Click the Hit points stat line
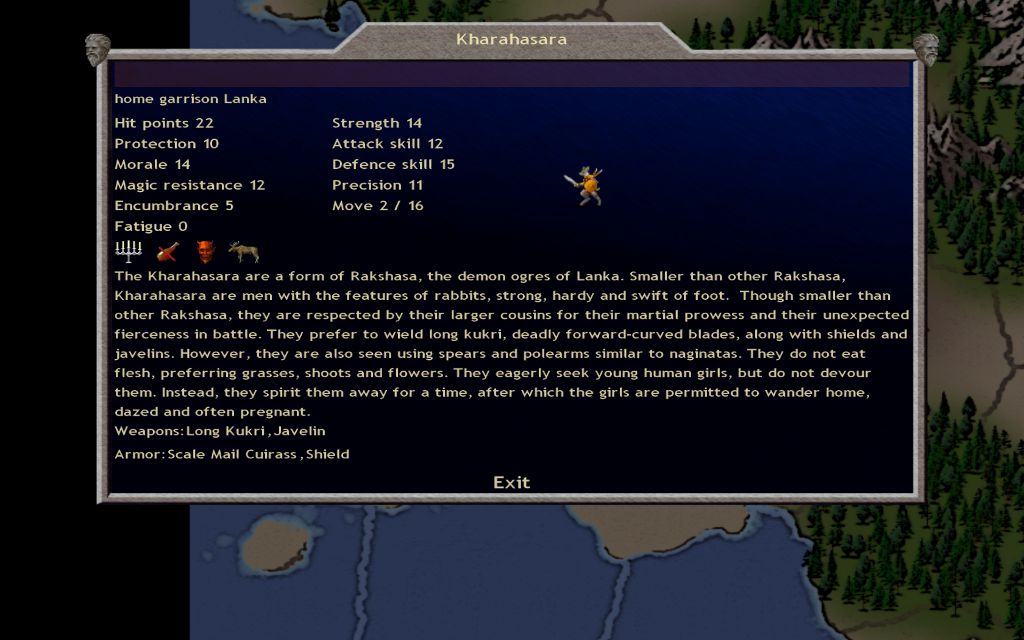This screenshot has height=640, width=1024. pos(164,123)
